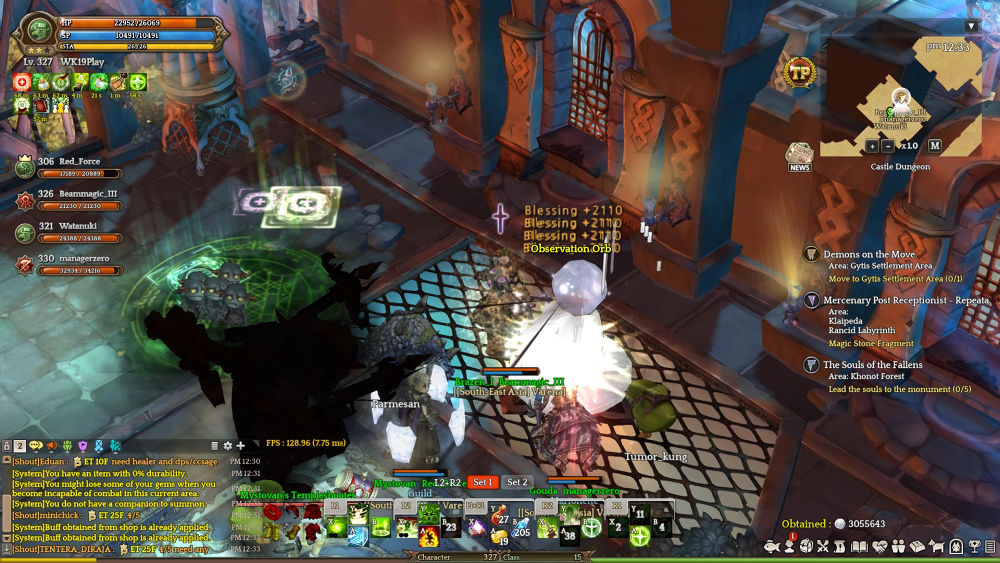Open the NEWS newspaper icon
Viewport: 1000px width, 563px height.
pos(799,157)
